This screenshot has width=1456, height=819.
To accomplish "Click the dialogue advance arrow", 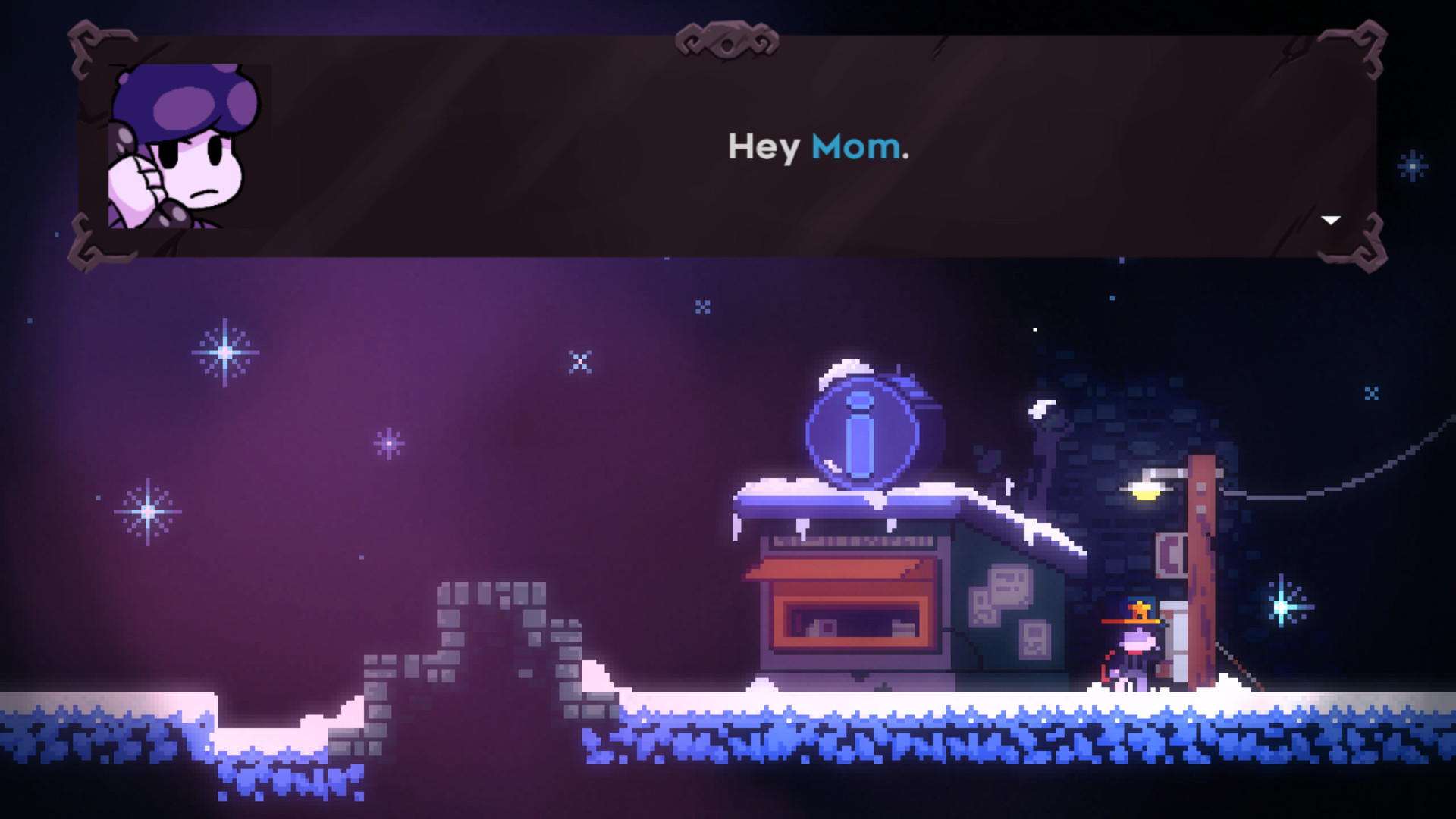I will (x=1331, y=220).
